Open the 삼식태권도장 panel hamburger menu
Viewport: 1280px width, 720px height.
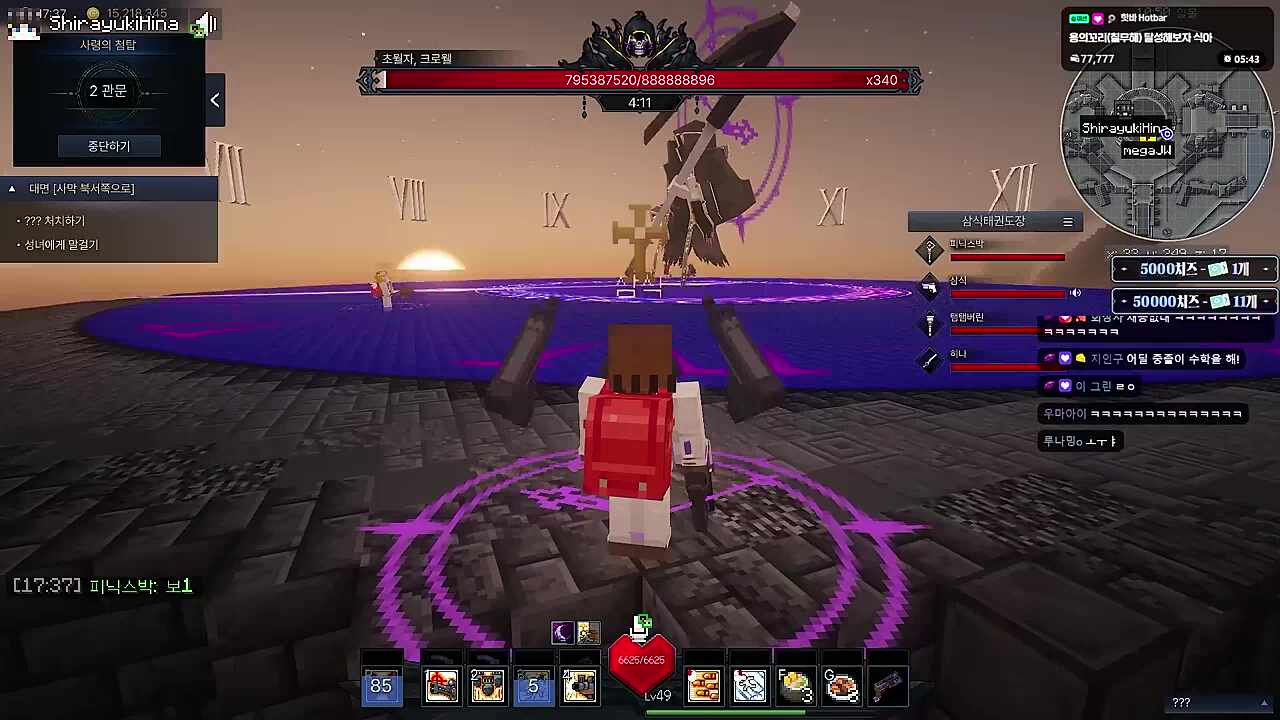[1067, 221]
